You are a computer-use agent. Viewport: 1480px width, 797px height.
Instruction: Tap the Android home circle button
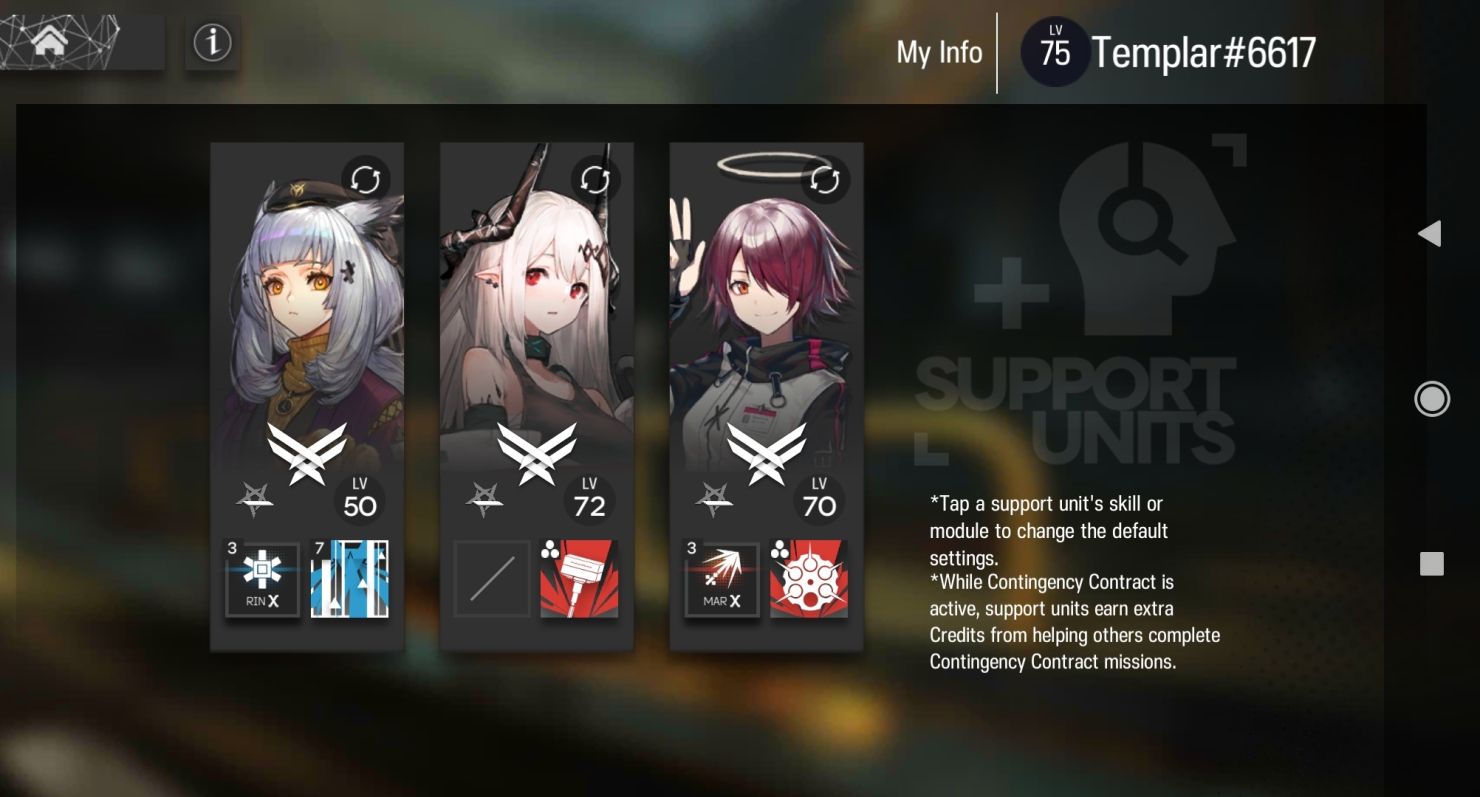coord(1432,398)
